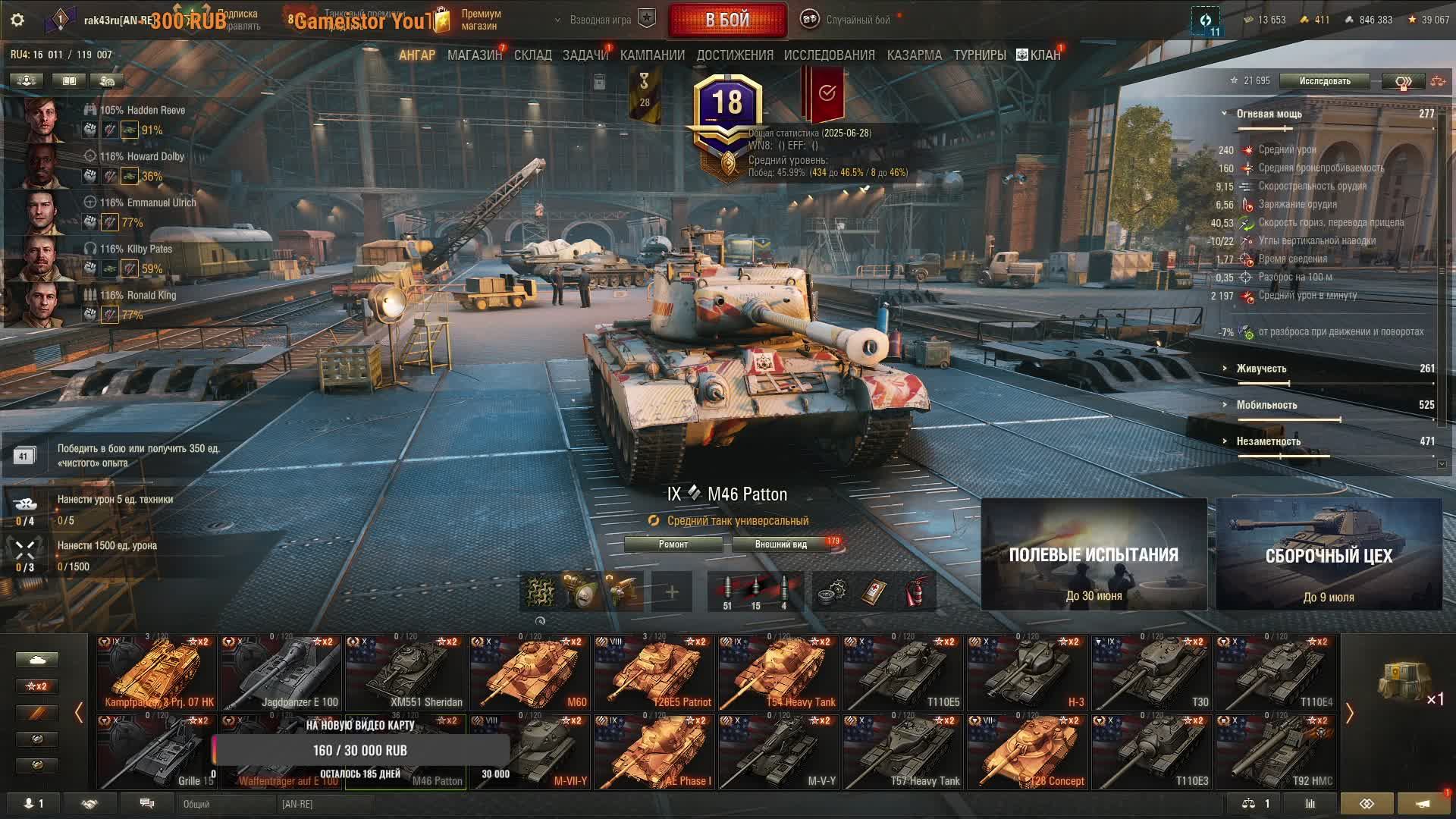This screenshot has width=1456, height=819.
Task: Select the T110E5 tank in carousel
Action: (902, 673)
